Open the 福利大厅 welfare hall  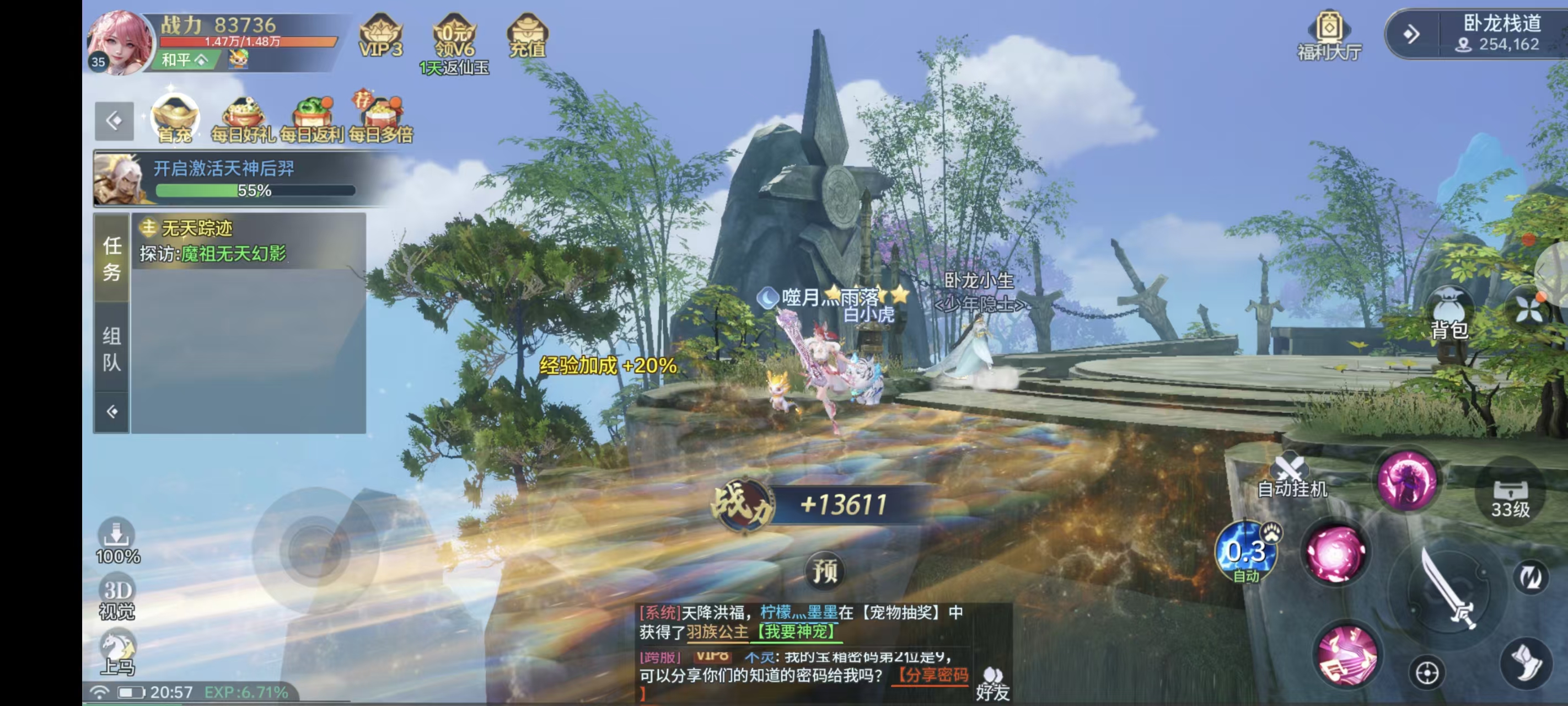coord(1329,36)
